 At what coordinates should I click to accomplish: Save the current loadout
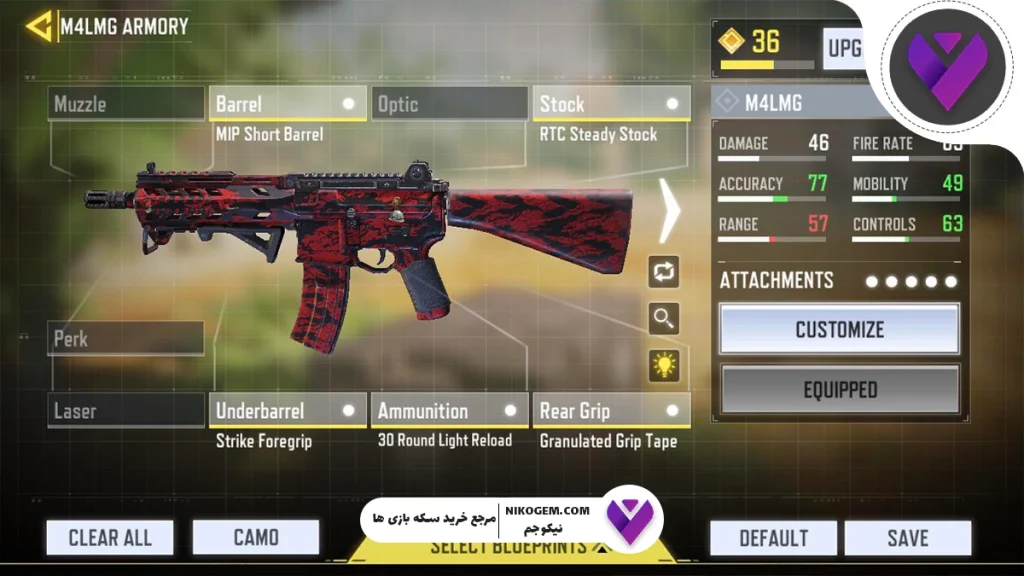(x=907, y=538)
